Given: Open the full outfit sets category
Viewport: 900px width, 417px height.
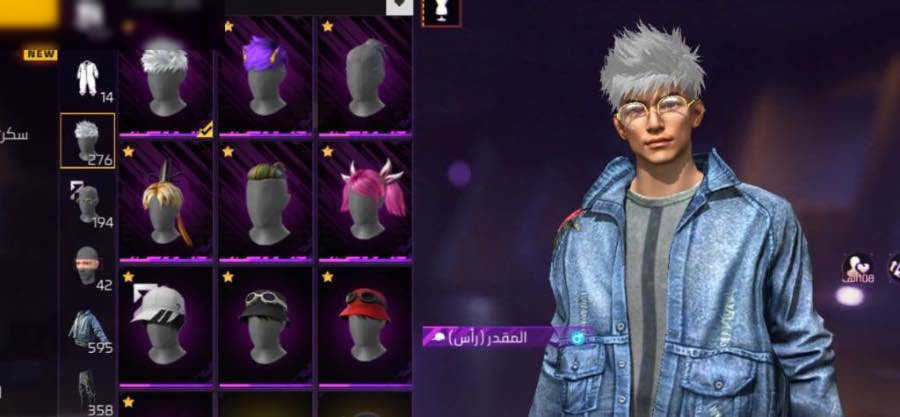Looking at the screenshot, I should coord(88,80).
